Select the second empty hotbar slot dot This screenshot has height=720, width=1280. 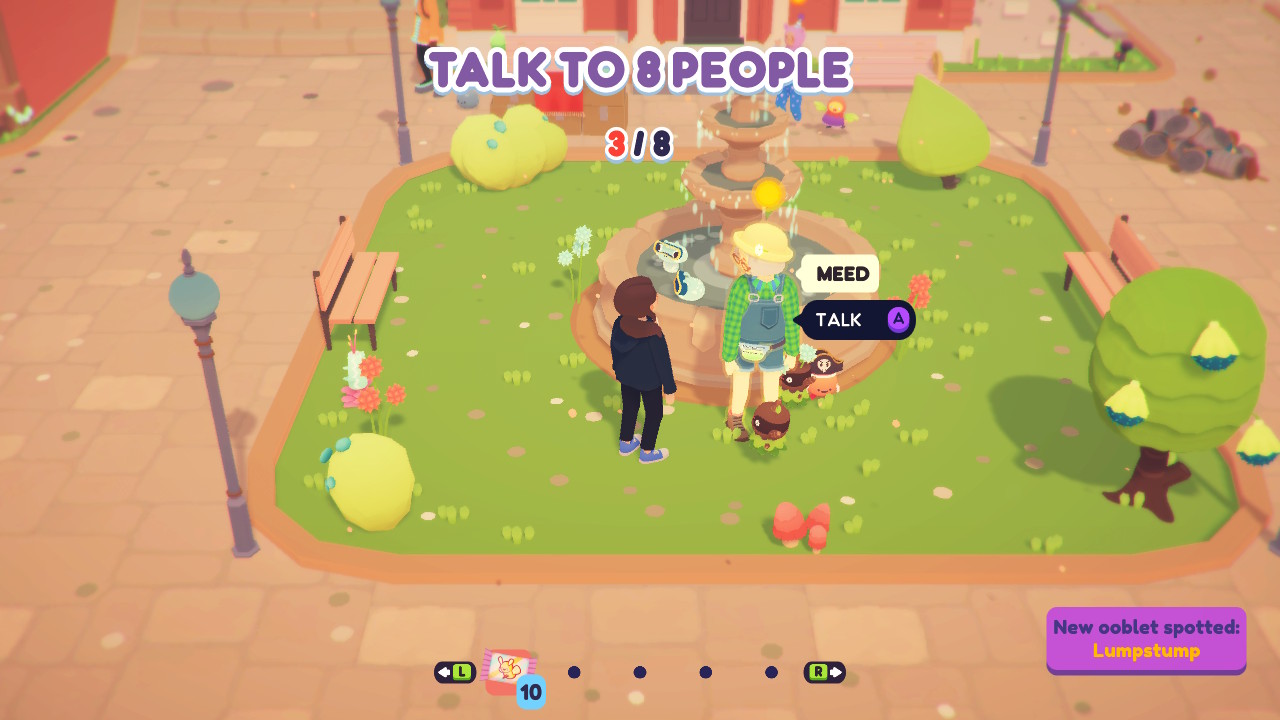click(x=639, y=672)
